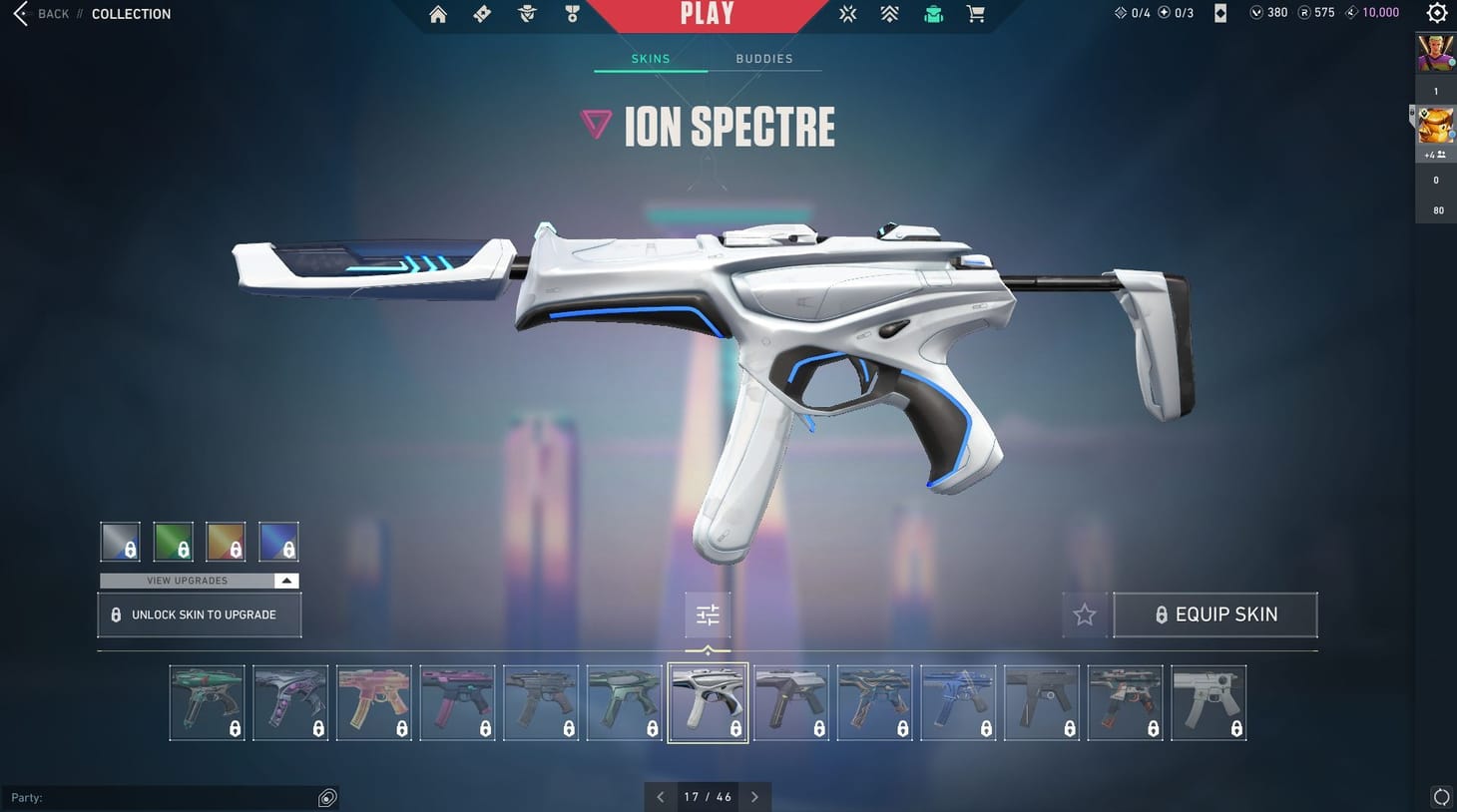The width and height of the screenshot is (1457, 812).
Task: Click Unlock Skin to Upgrade
Action: pos(199,614)
